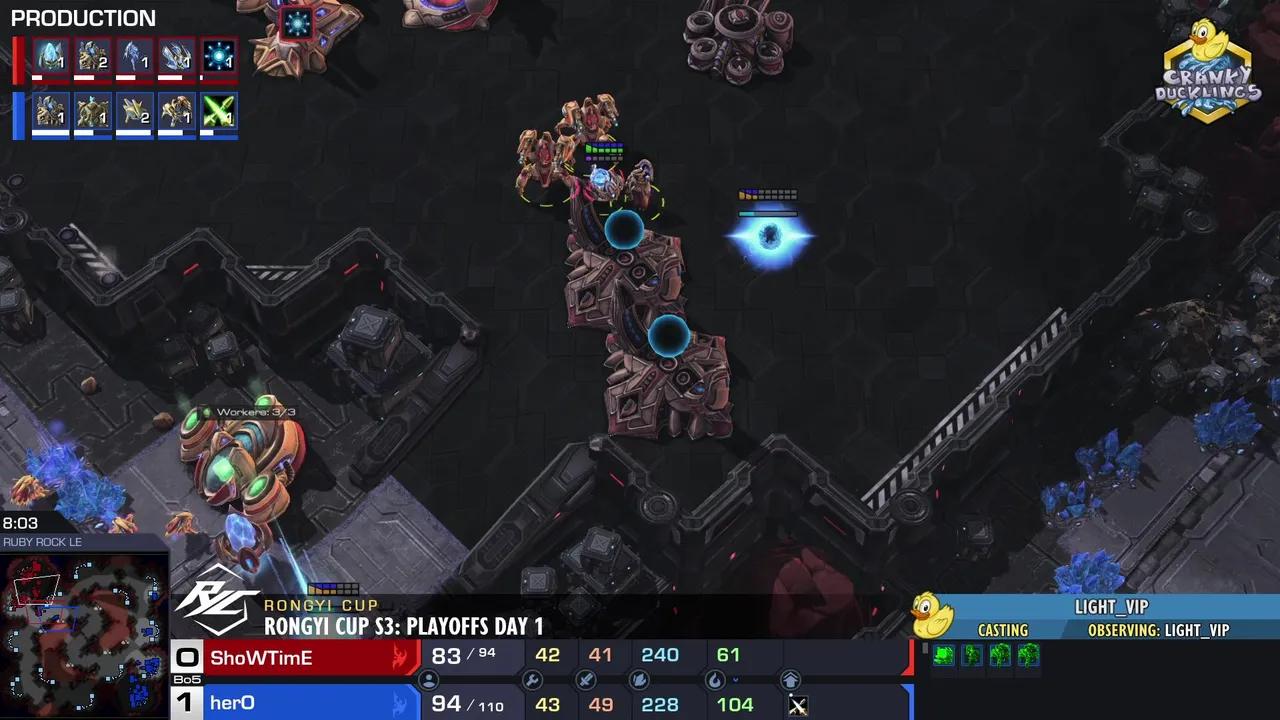Click the worker portrait icon on the stats bar
Viewport: 1280px width, 720px height.
click(428, 681)
